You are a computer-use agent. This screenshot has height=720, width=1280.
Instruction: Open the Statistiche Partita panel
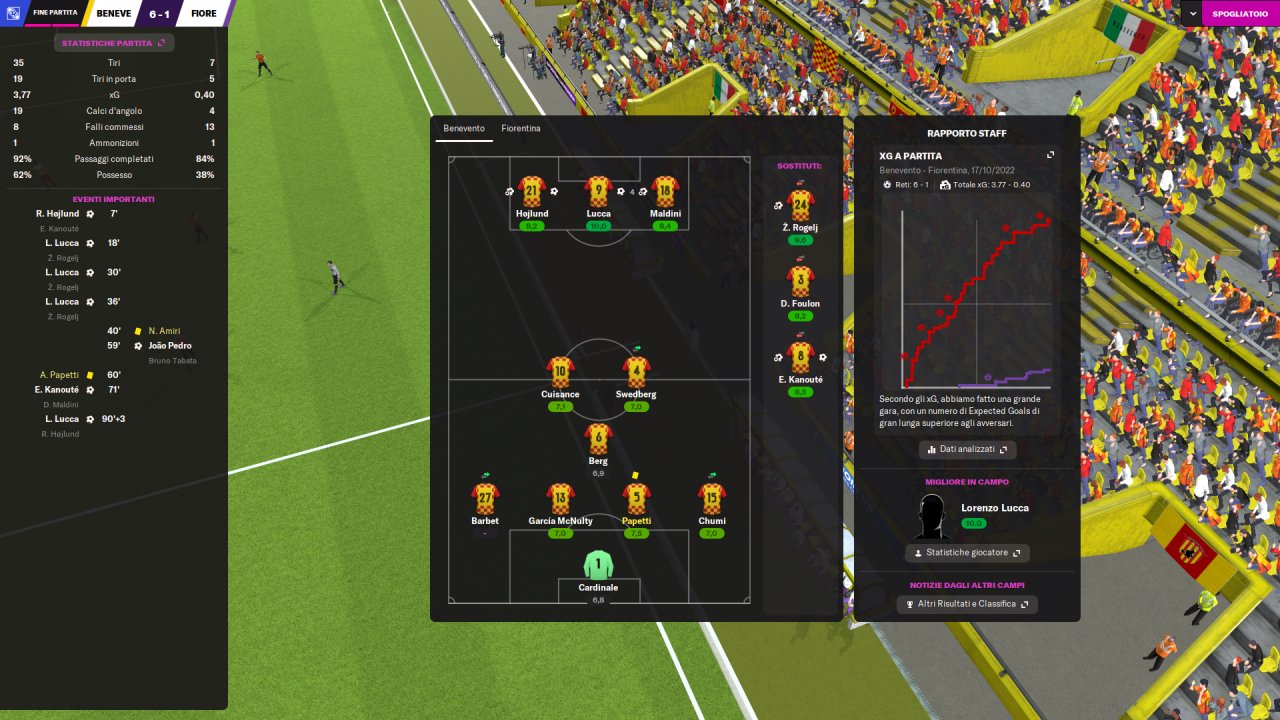pyautogui.click(x=114, y=43)
